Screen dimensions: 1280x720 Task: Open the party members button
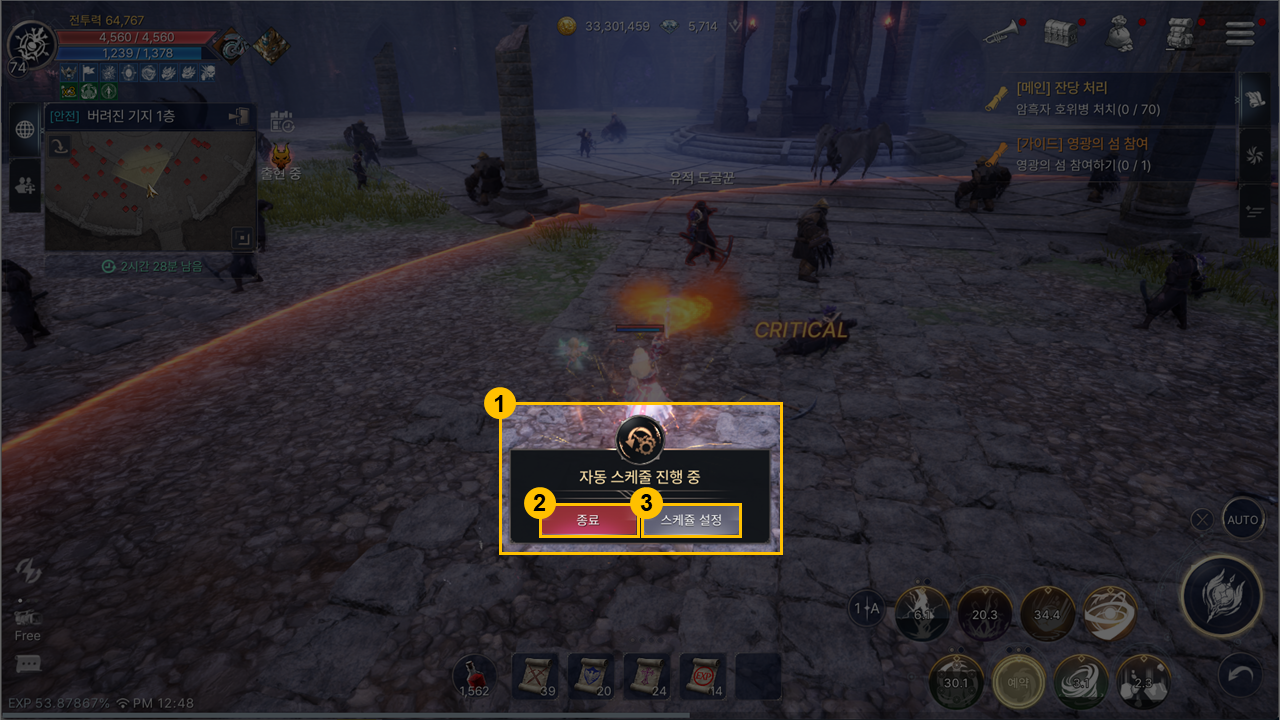tap(25, 184)
